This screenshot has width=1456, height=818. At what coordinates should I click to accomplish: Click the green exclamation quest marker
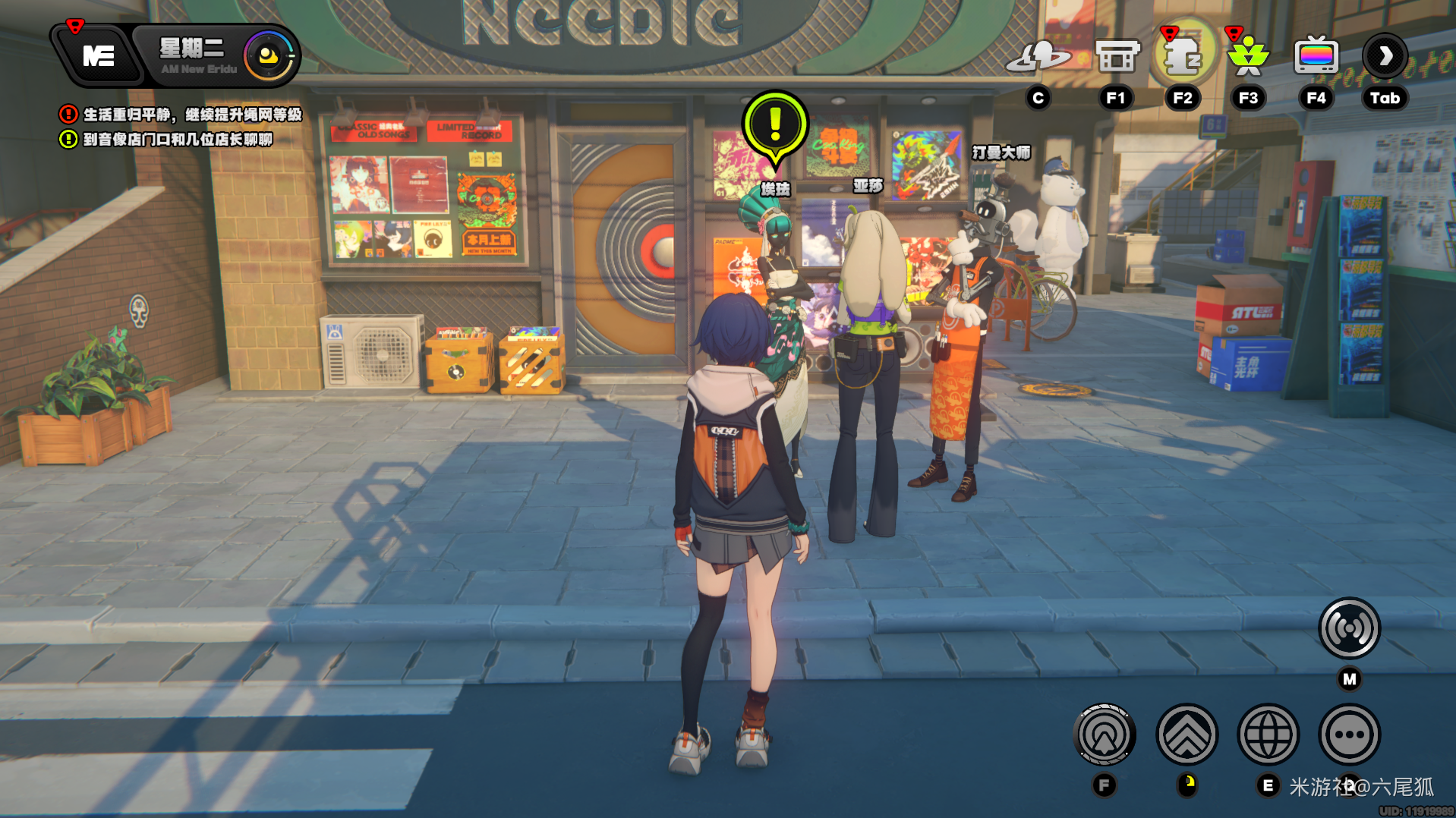pyautogui.click(x=775, y=124)
